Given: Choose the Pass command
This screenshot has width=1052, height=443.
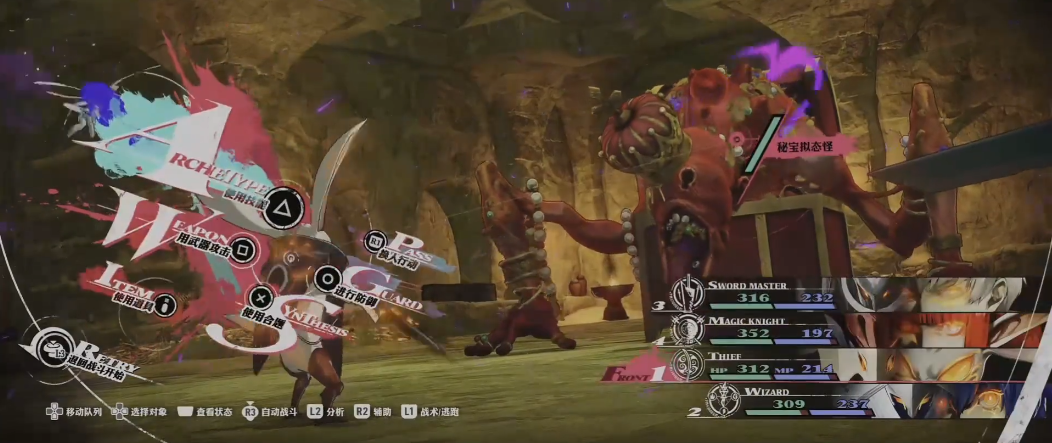Looking at the screenshot, I should click(x=377, y=241).
